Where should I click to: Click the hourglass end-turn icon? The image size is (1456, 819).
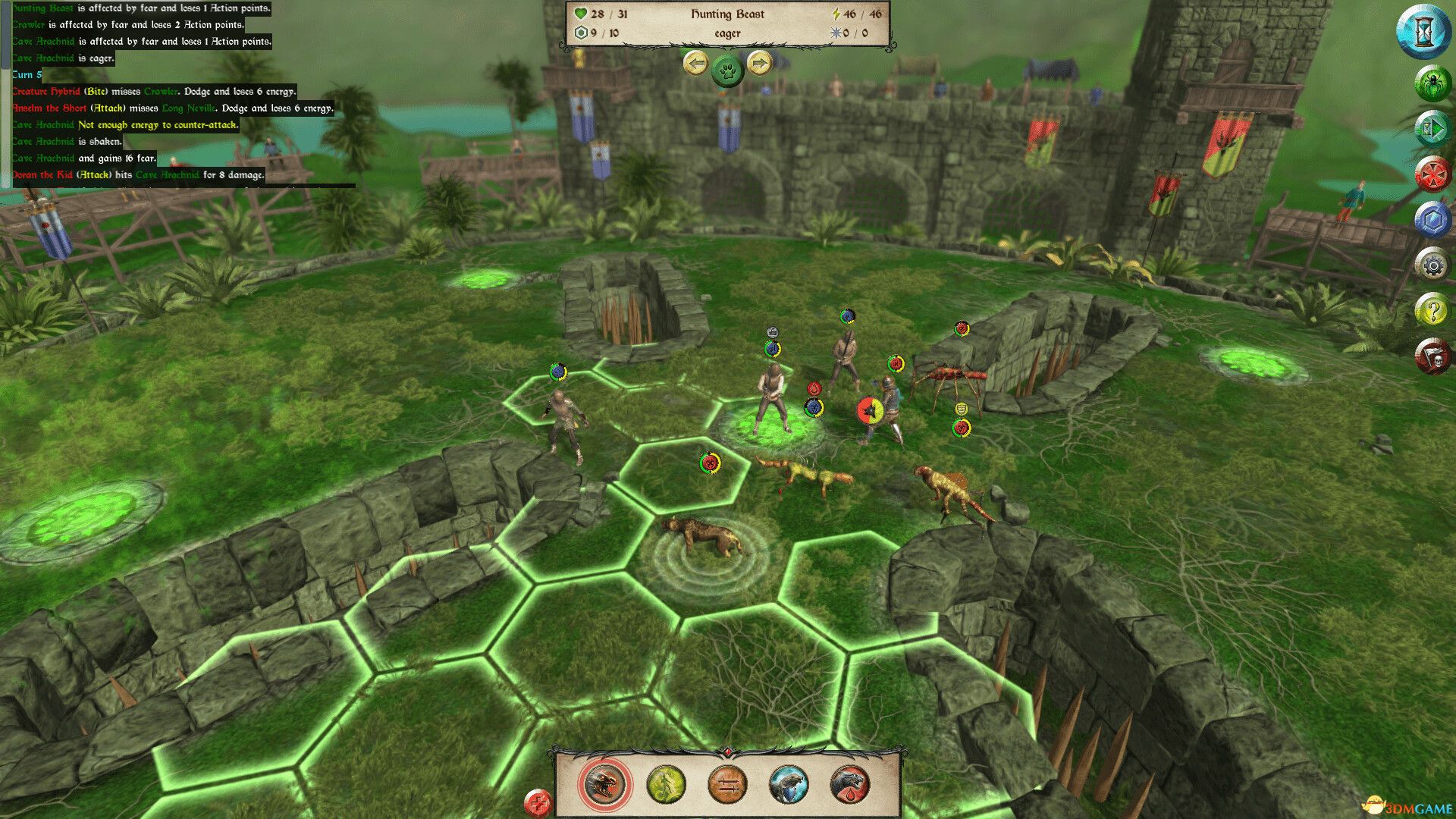1430,34
